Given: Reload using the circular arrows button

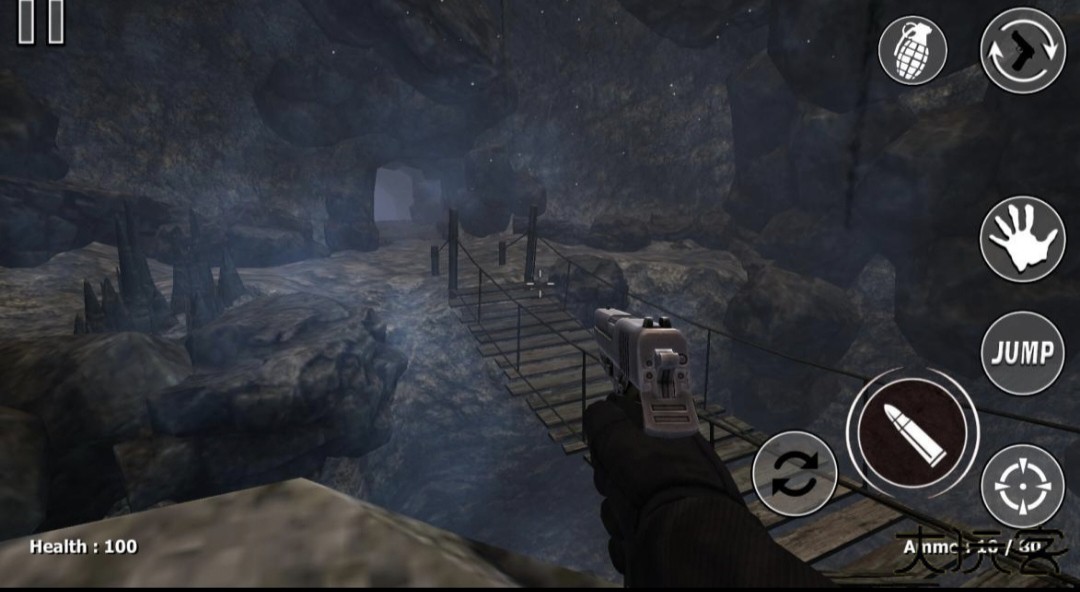Looking at the screenshot, I should click(x=794, y=474).
